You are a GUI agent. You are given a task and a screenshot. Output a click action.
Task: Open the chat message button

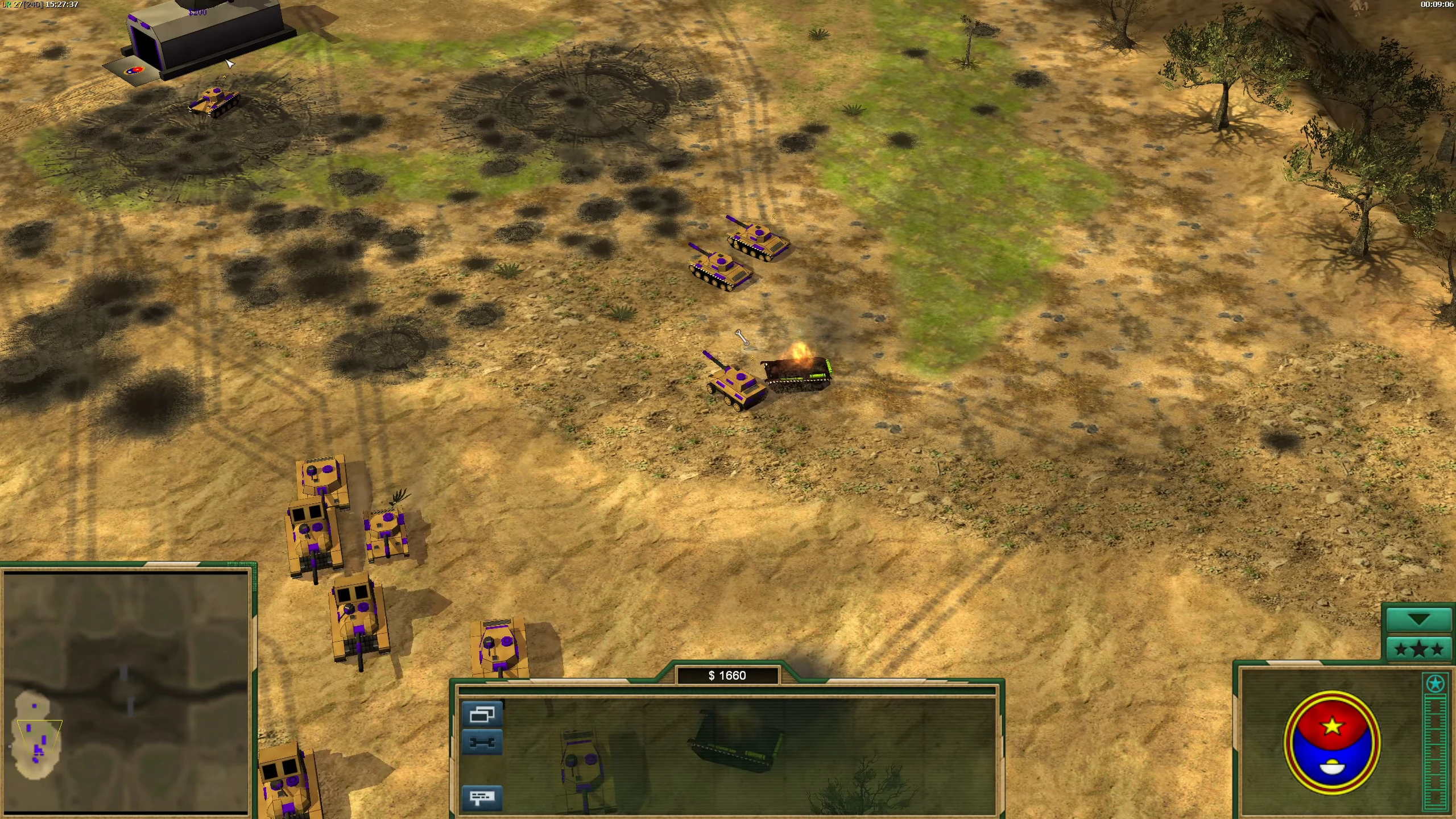click(482, 797)
